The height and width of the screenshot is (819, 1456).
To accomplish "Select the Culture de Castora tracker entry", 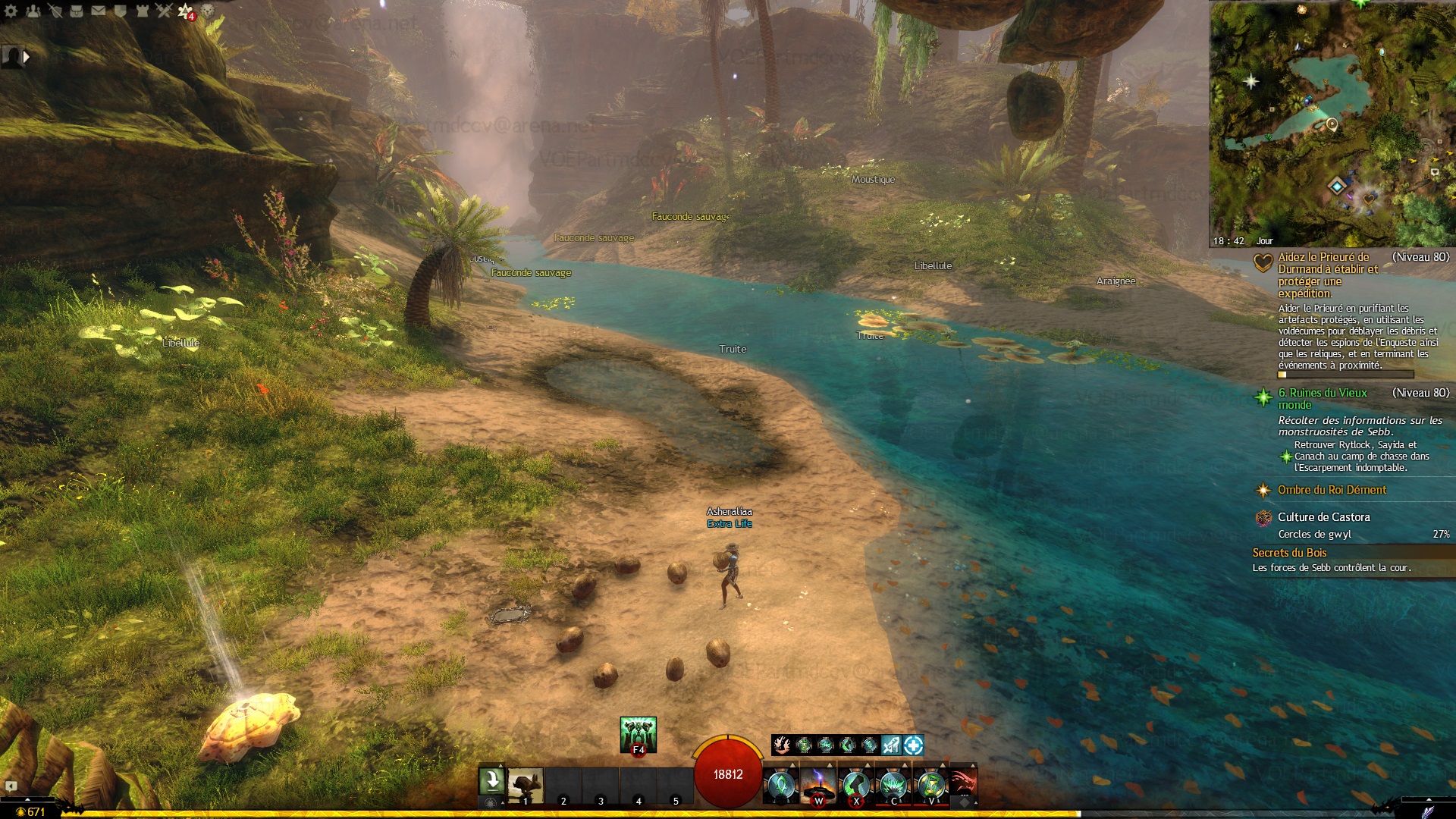I will point(1323,517).
